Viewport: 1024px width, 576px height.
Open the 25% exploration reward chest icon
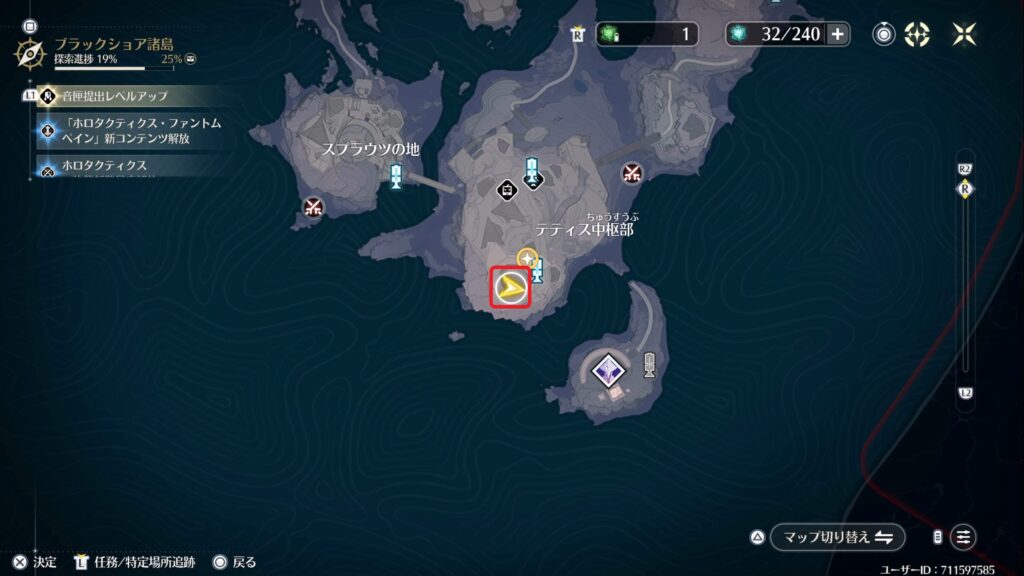190,59
